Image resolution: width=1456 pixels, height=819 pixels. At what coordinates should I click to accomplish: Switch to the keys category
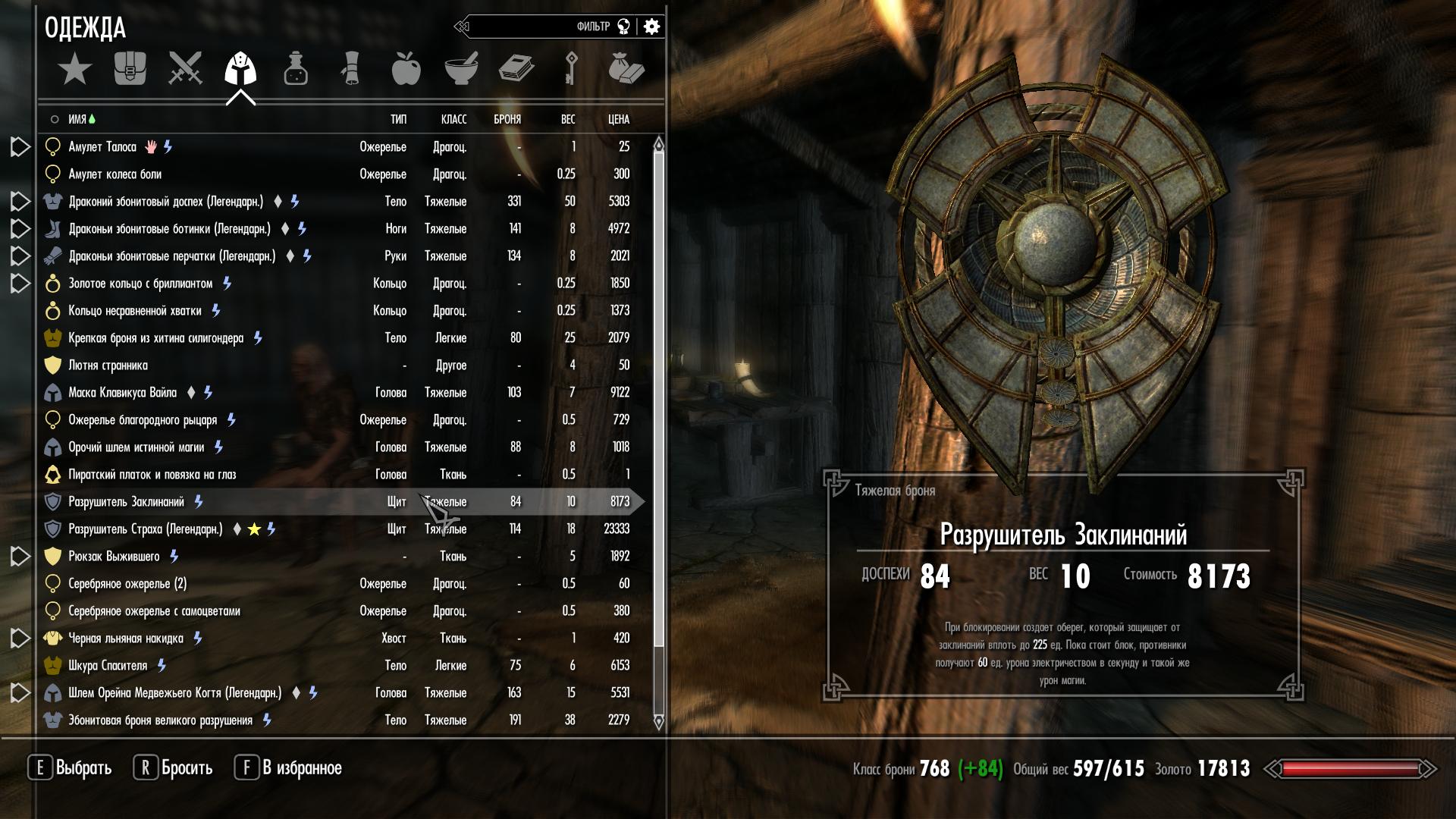(571, 68)
